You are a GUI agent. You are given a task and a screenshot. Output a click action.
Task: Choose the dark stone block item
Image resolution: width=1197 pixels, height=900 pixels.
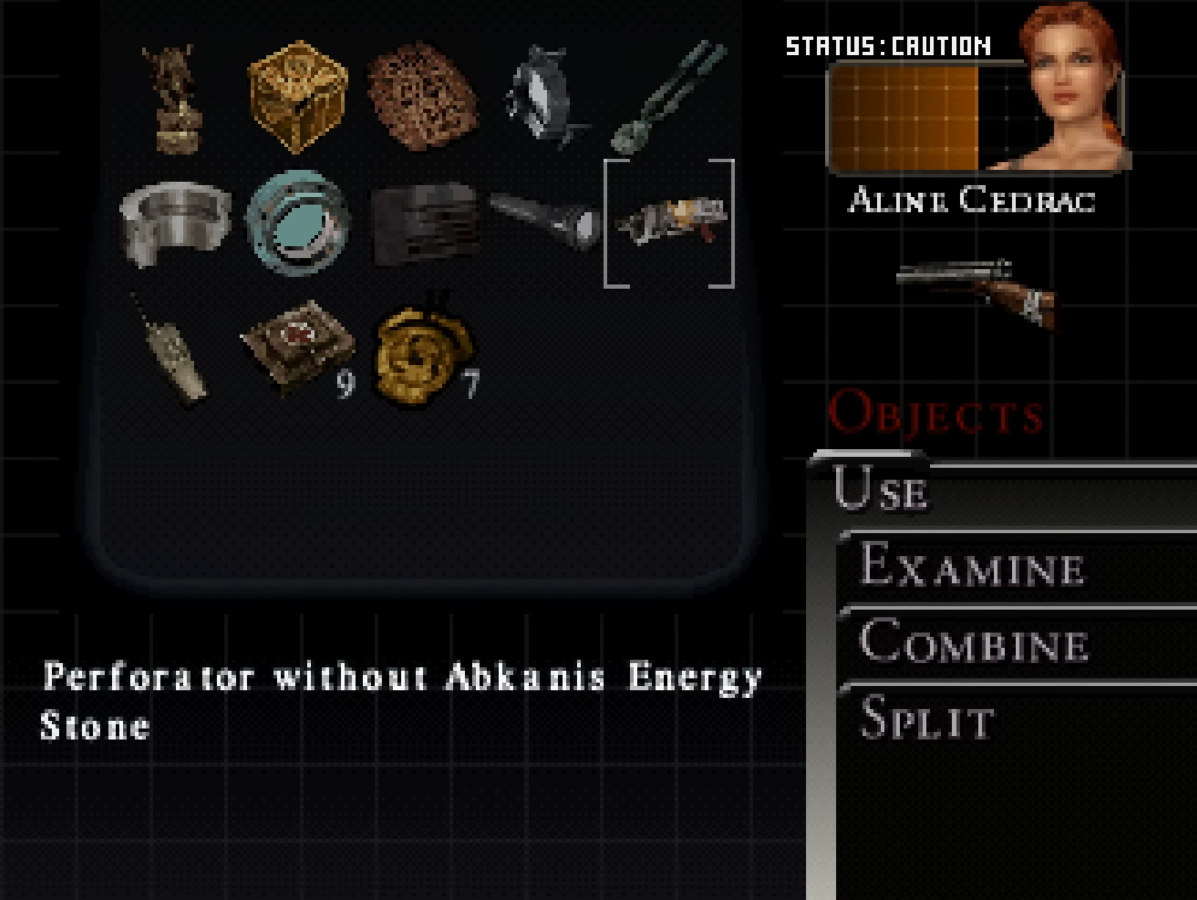point(423,222)
